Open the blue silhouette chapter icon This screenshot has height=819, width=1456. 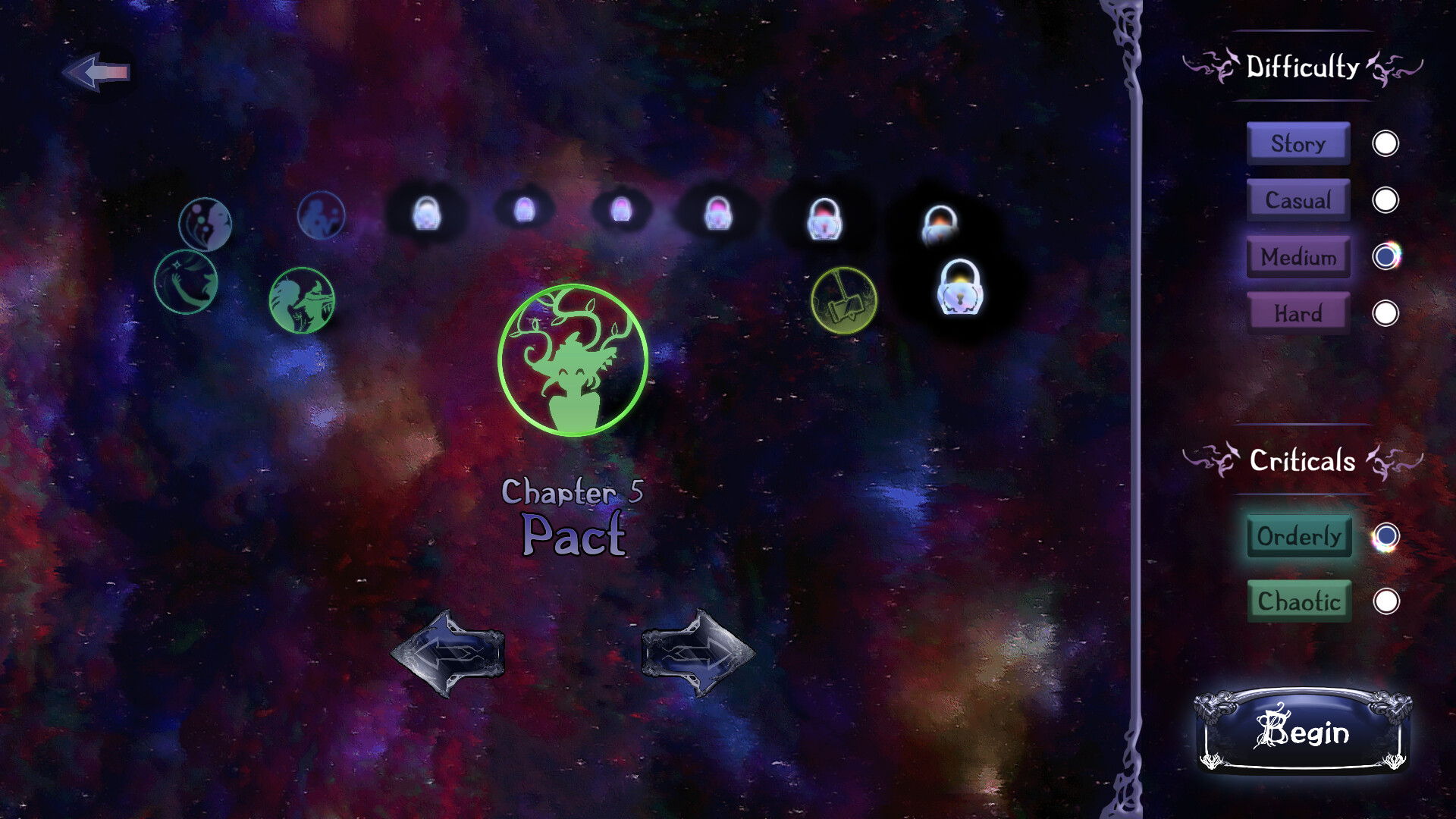point(322,215)
